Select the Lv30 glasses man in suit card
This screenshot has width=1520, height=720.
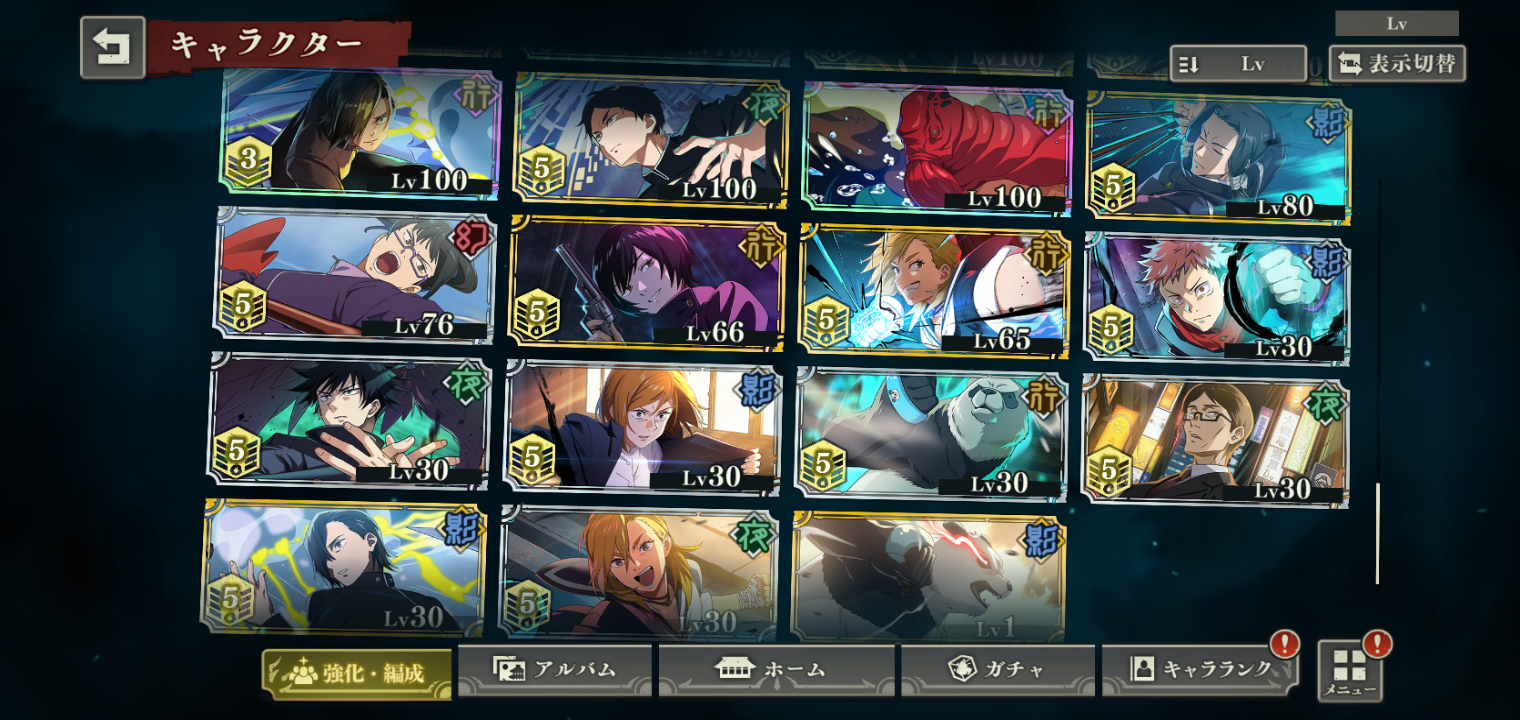tap(1215, 440)
